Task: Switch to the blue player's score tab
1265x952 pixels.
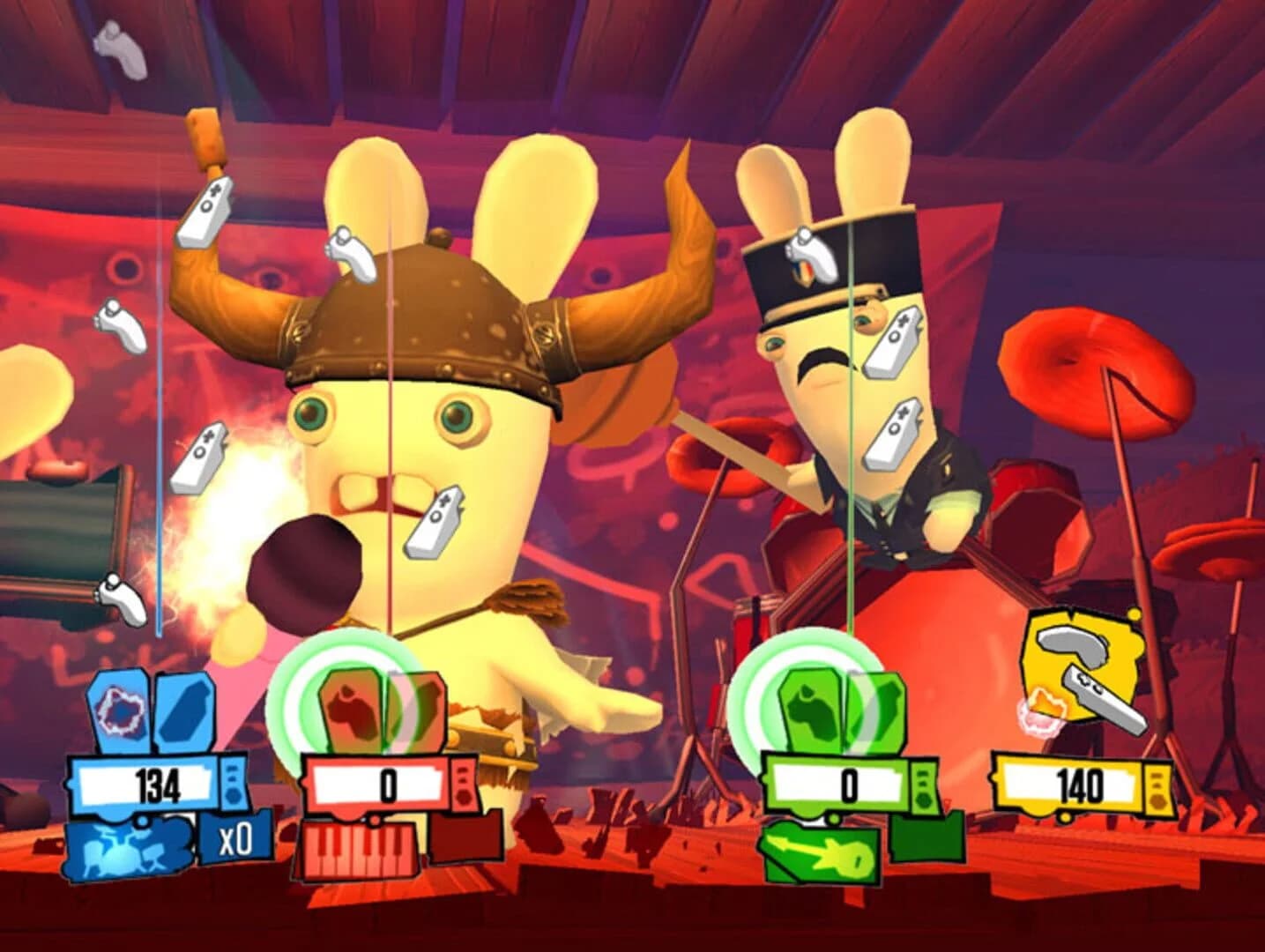Action: [x=159, y=783]
